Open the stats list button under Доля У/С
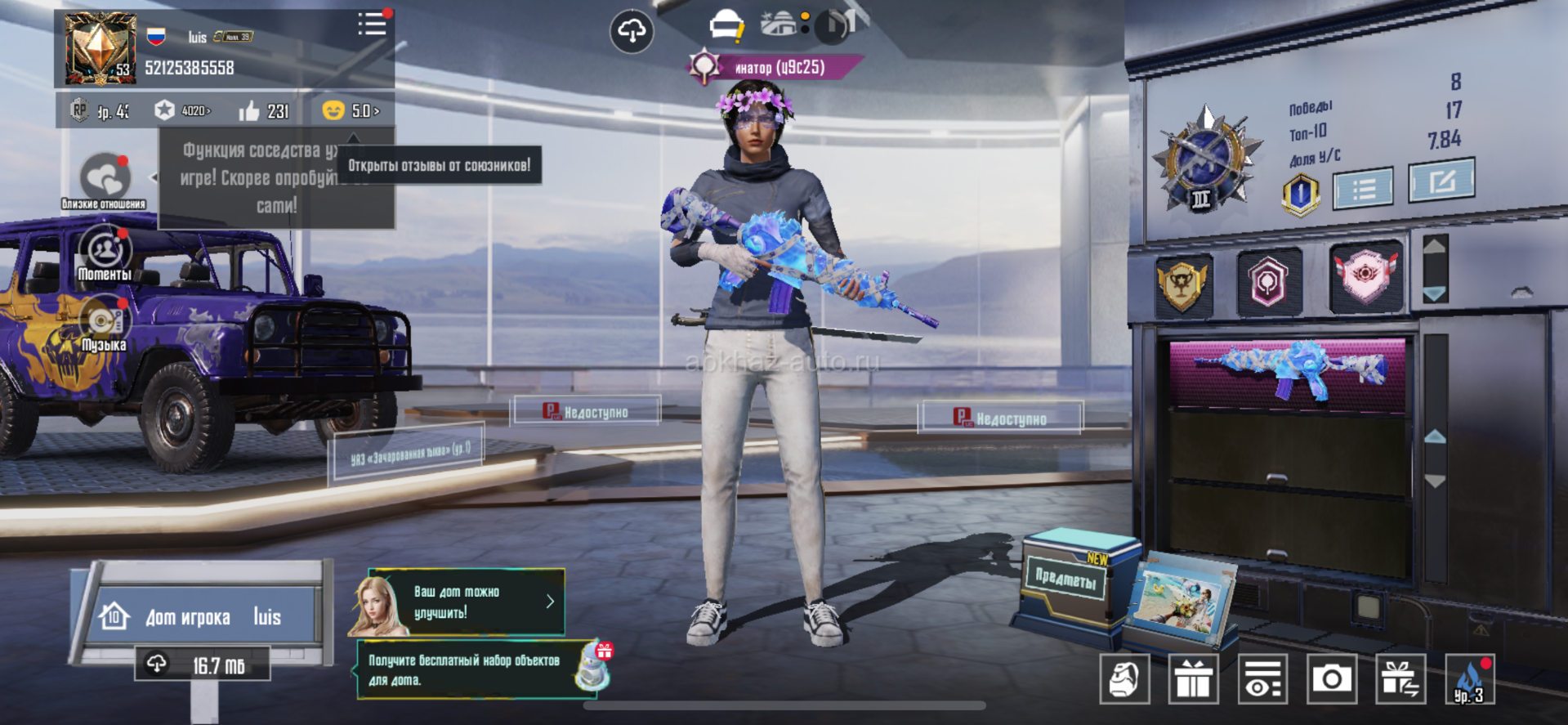 (x=1363, y=190)
